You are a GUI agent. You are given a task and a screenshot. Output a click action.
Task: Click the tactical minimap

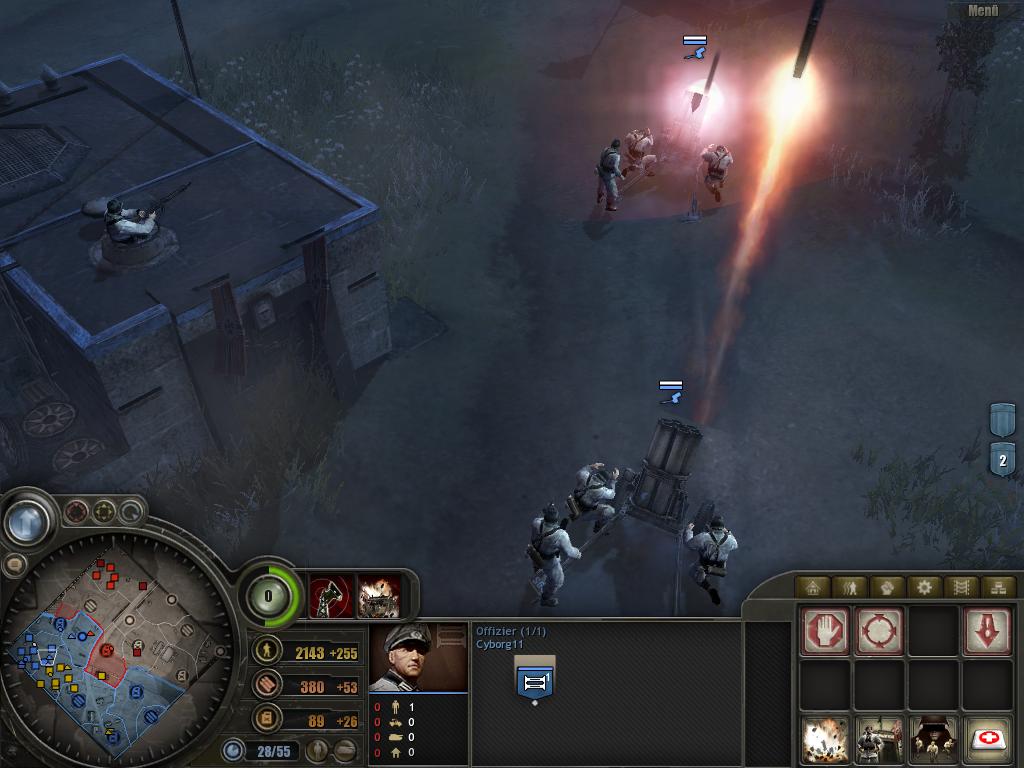click(x=110, y=650)
